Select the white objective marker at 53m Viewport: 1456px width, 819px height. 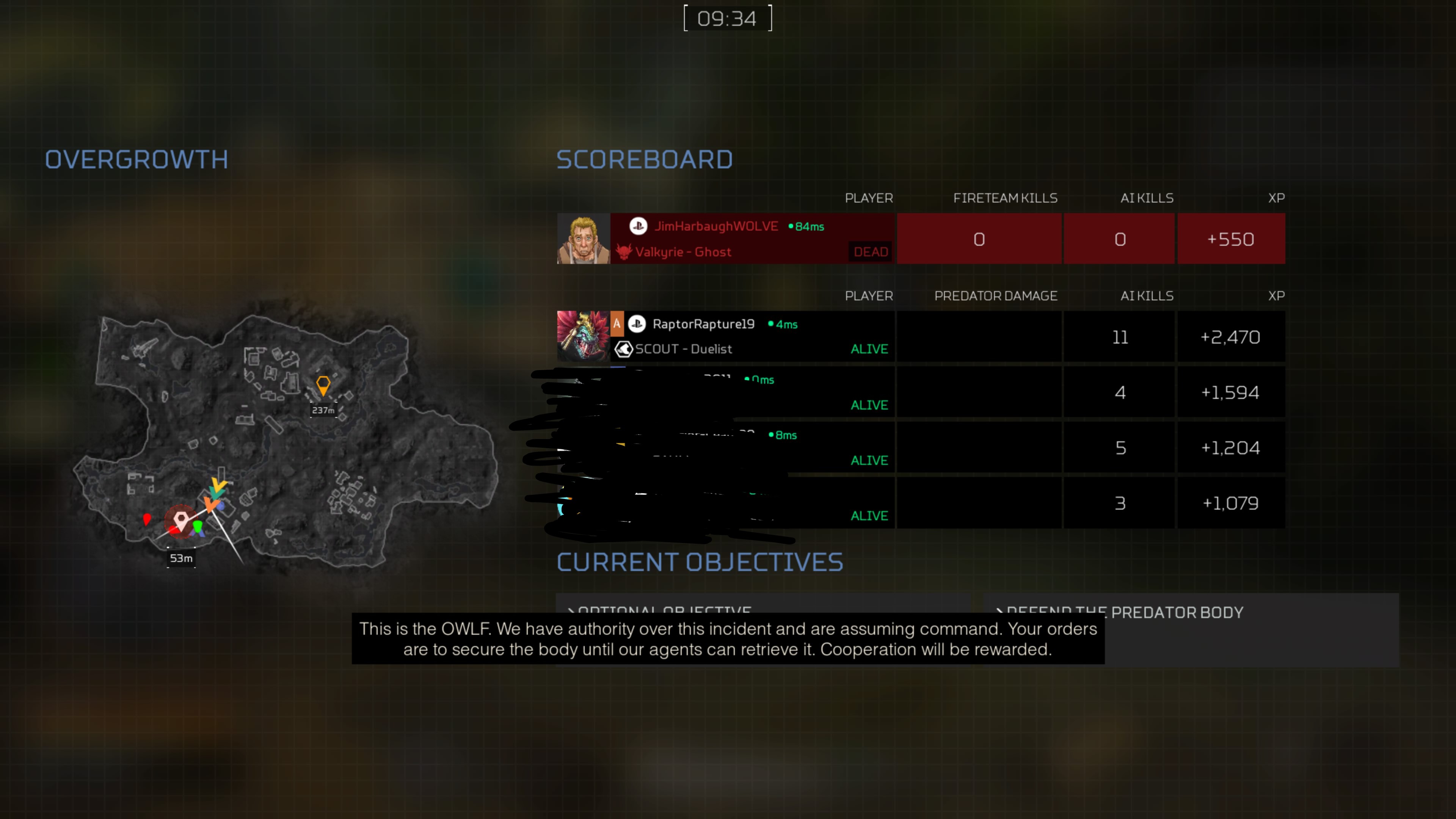181,520
